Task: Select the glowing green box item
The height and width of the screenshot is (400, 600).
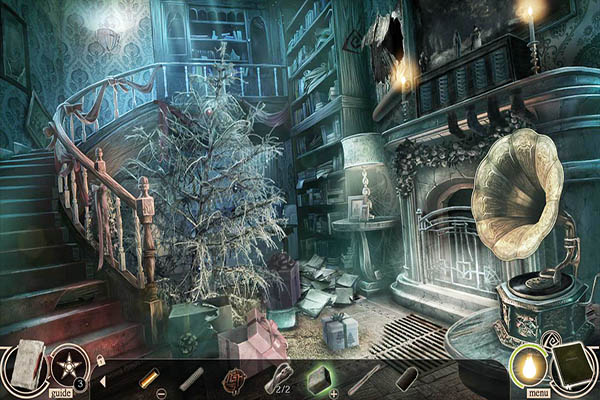Action: pyautogui.click(x=318, y=377)
